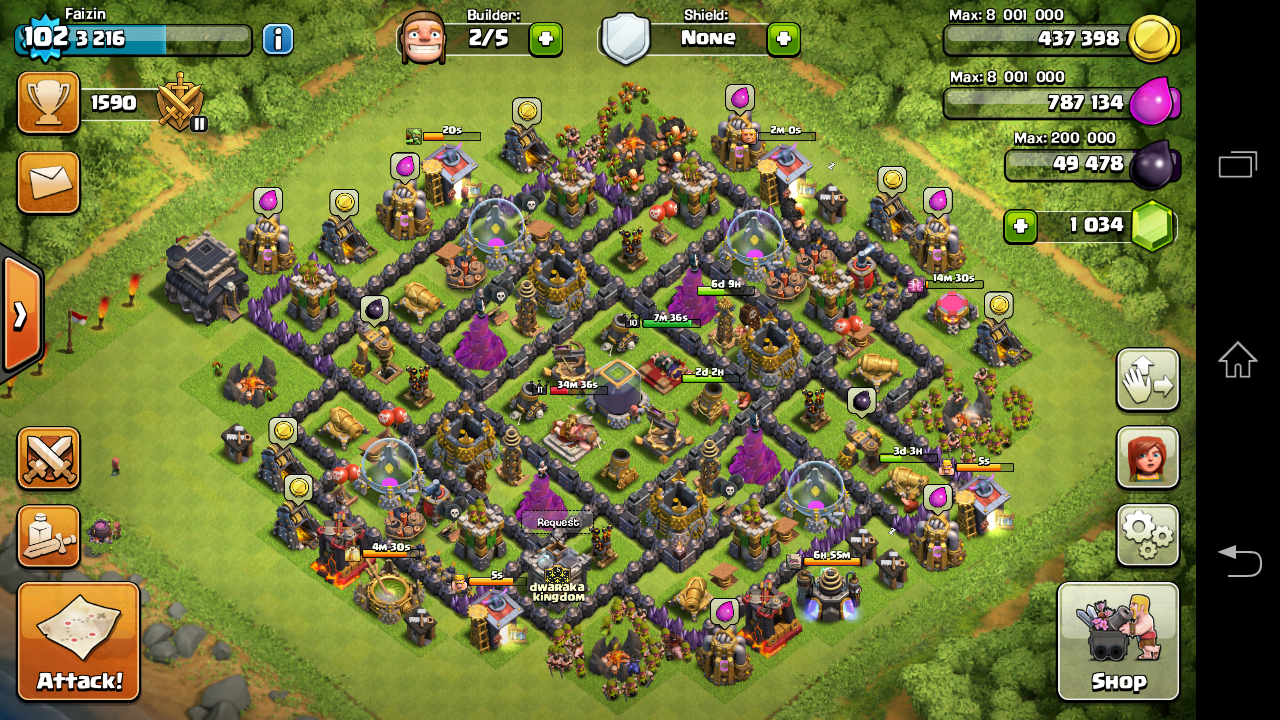Open the Attack! map
Viewport: 1280px width, 720px height.
pyautogui.click(x=78, y=641)
